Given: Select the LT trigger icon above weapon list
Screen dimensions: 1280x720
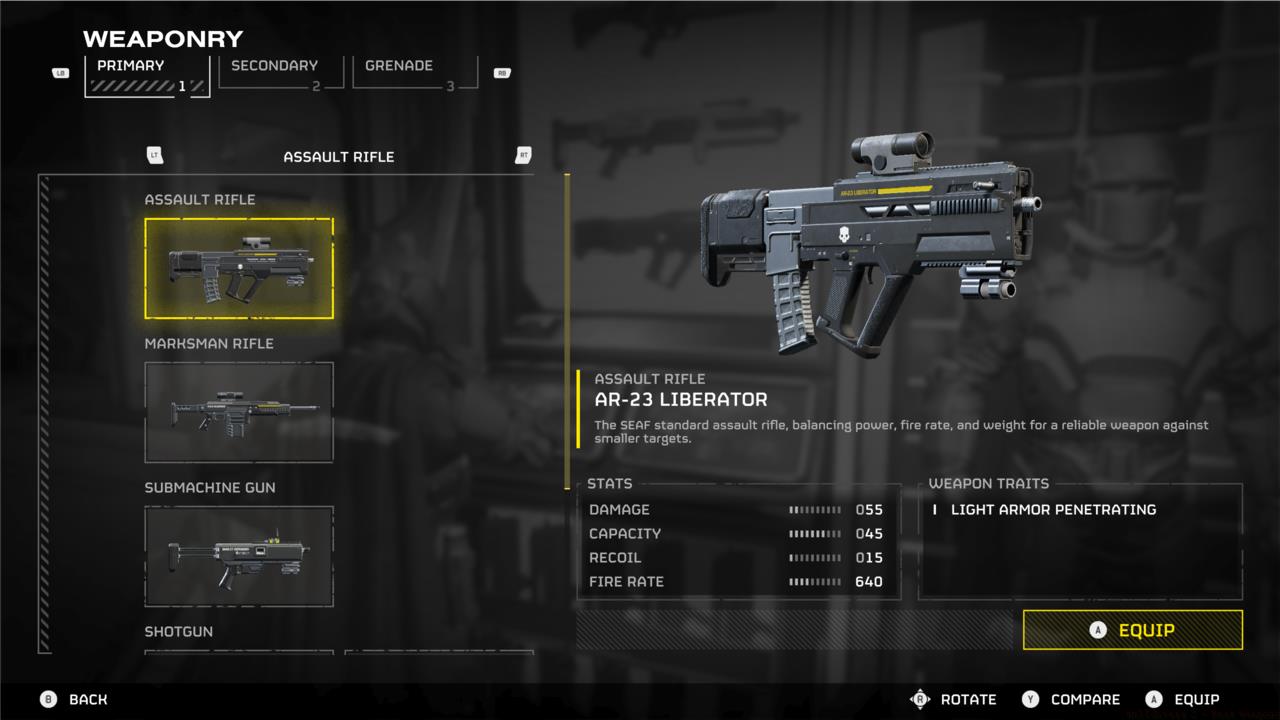Looking at the screenshot, I should (154, 156).
